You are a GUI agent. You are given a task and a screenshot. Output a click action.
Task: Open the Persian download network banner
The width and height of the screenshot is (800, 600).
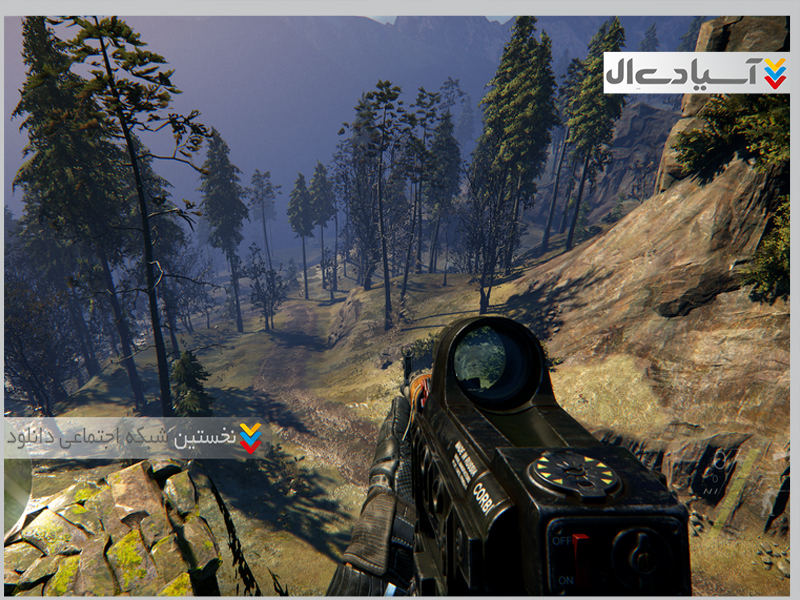[x=135, y=437]
